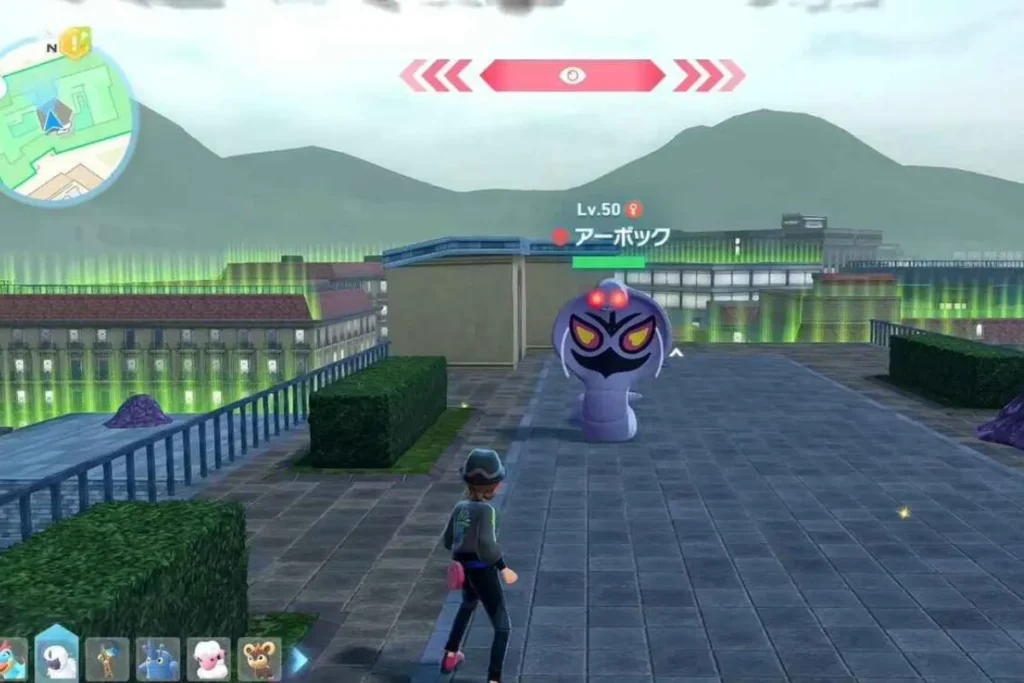
Task: Select the tall yellow giraffe Pokémon slot
Action: pos(107,659)
